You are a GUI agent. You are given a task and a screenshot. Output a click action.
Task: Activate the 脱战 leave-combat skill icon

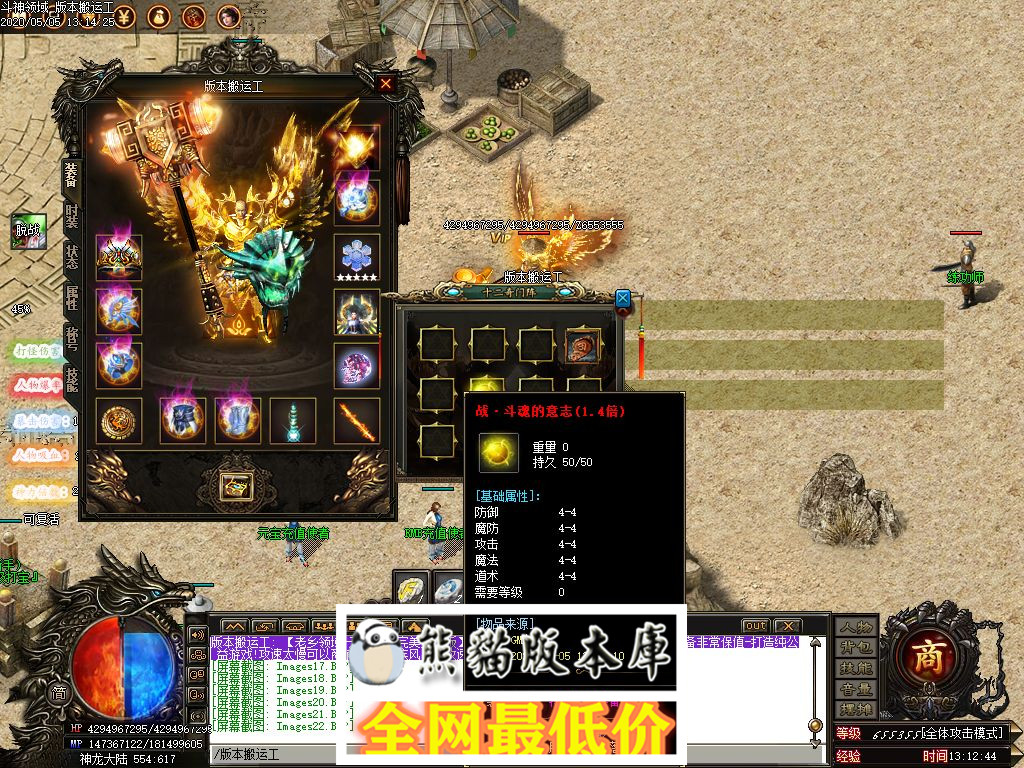(x=28, y=231)
